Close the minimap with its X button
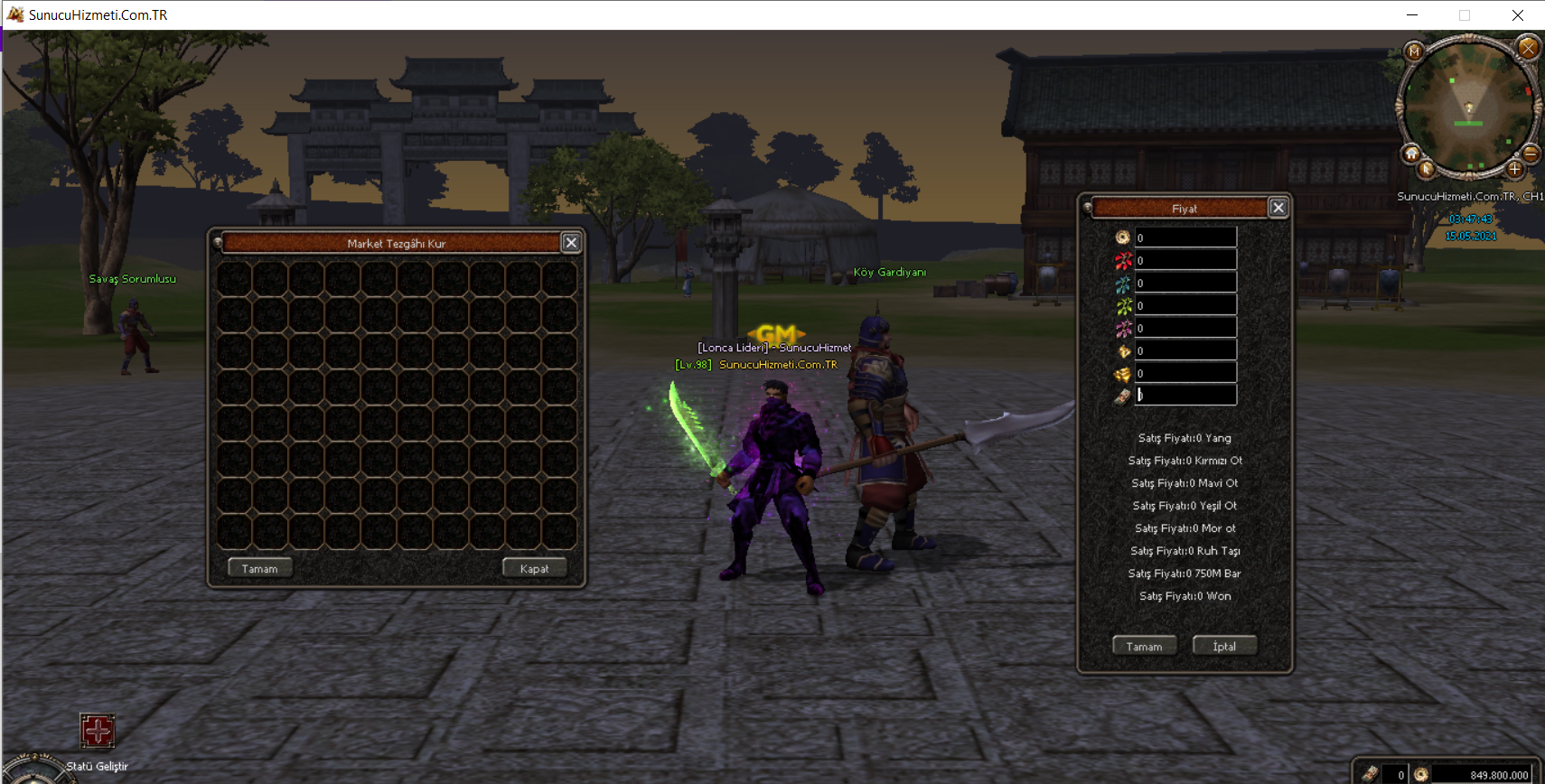Image resolution: width=1545 pixels, height=784 pixels. [x=1528, y=47]
